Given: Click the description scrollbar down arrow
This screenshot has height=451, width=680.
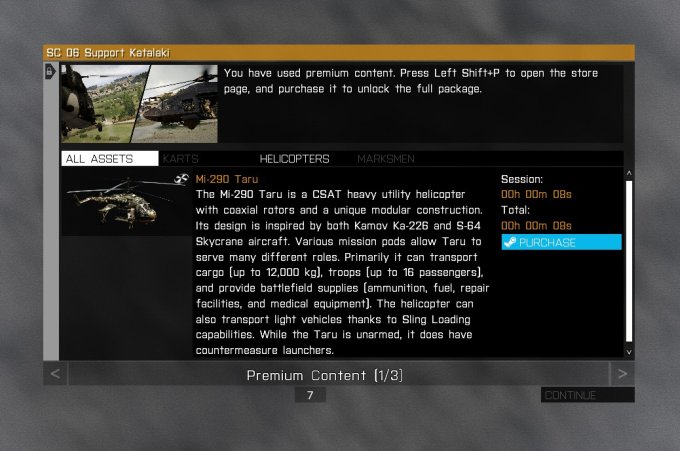Looking at the screenshot, I should [629, 352].
